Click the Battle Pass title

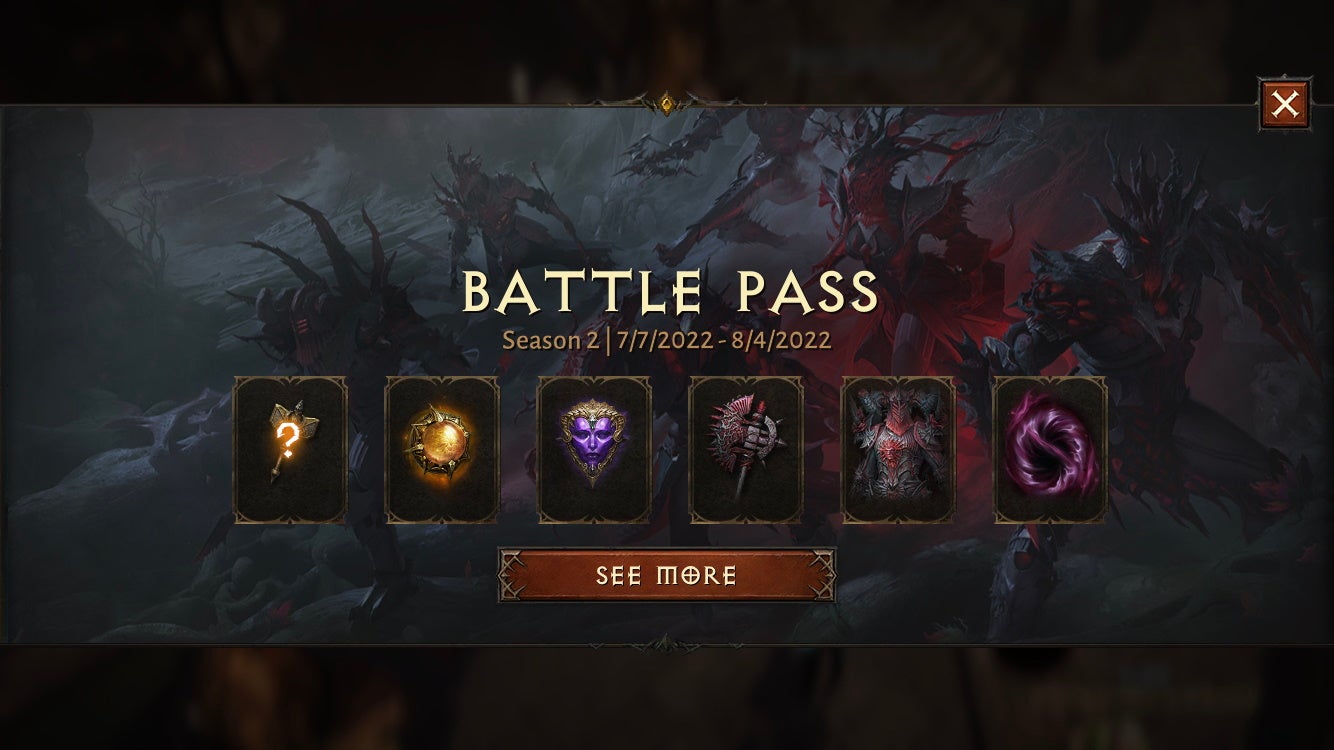point(667,291)
